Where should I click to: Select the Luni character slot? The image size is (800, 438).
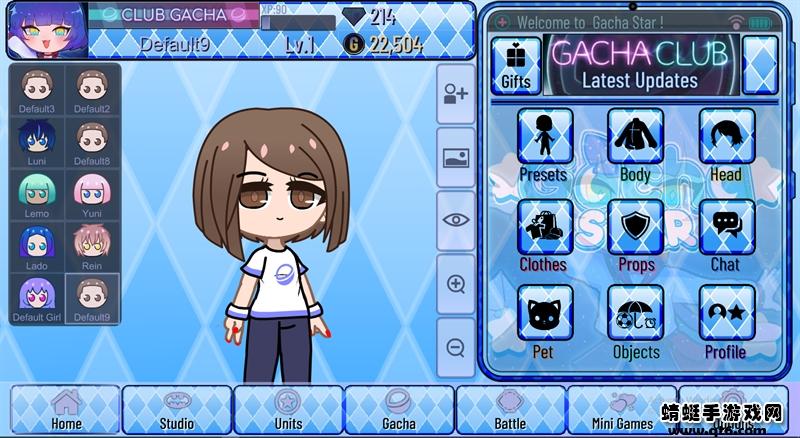click(37, 141)
